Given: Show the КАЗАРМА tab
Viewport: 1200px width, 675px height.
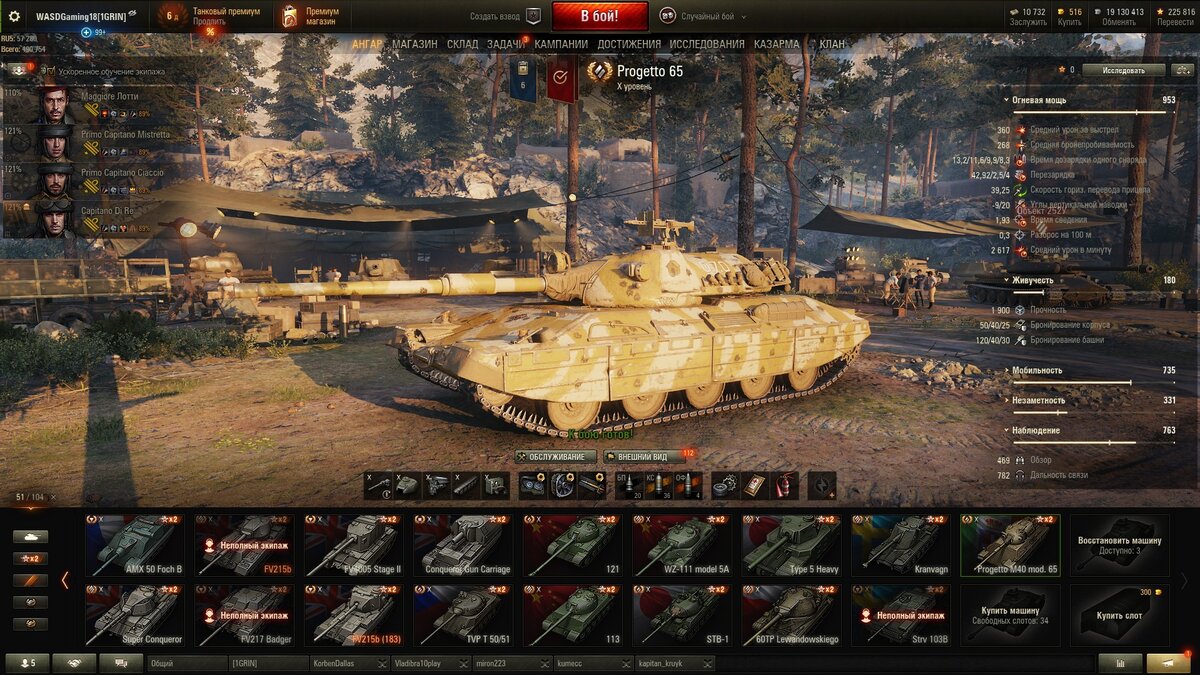Looking at the screenshot, I should click(x=776, y=44).
